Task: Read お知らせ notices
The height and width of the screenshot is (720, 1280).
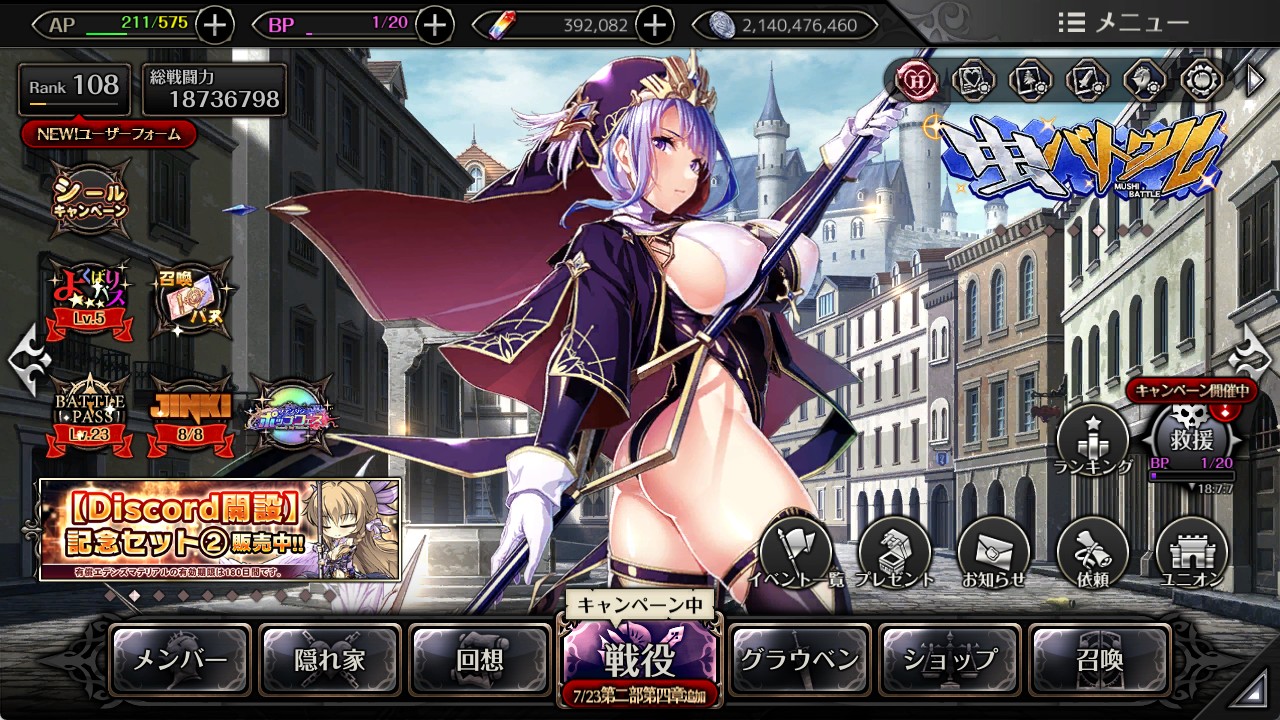Action: coord(994,553)
